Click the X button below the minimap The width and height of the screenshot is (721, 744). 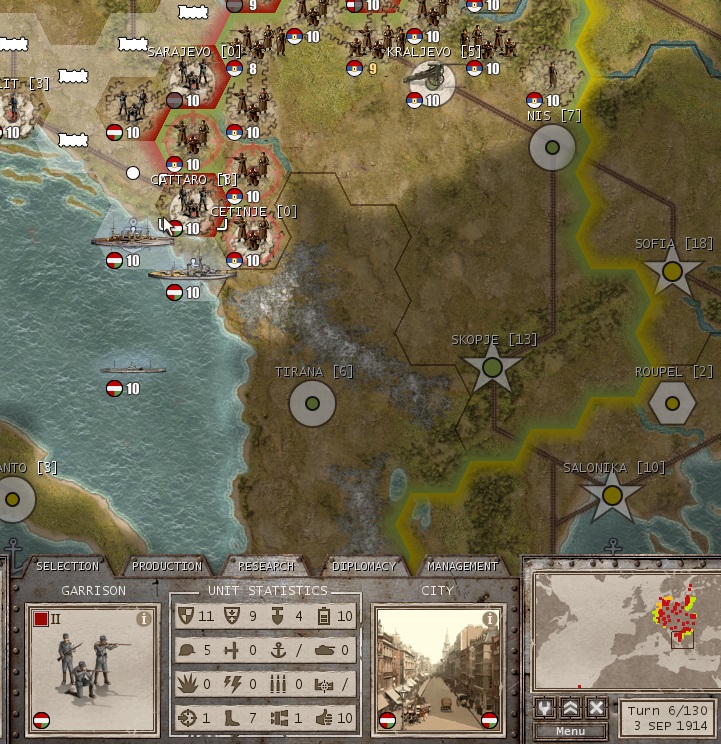[597, 707]
